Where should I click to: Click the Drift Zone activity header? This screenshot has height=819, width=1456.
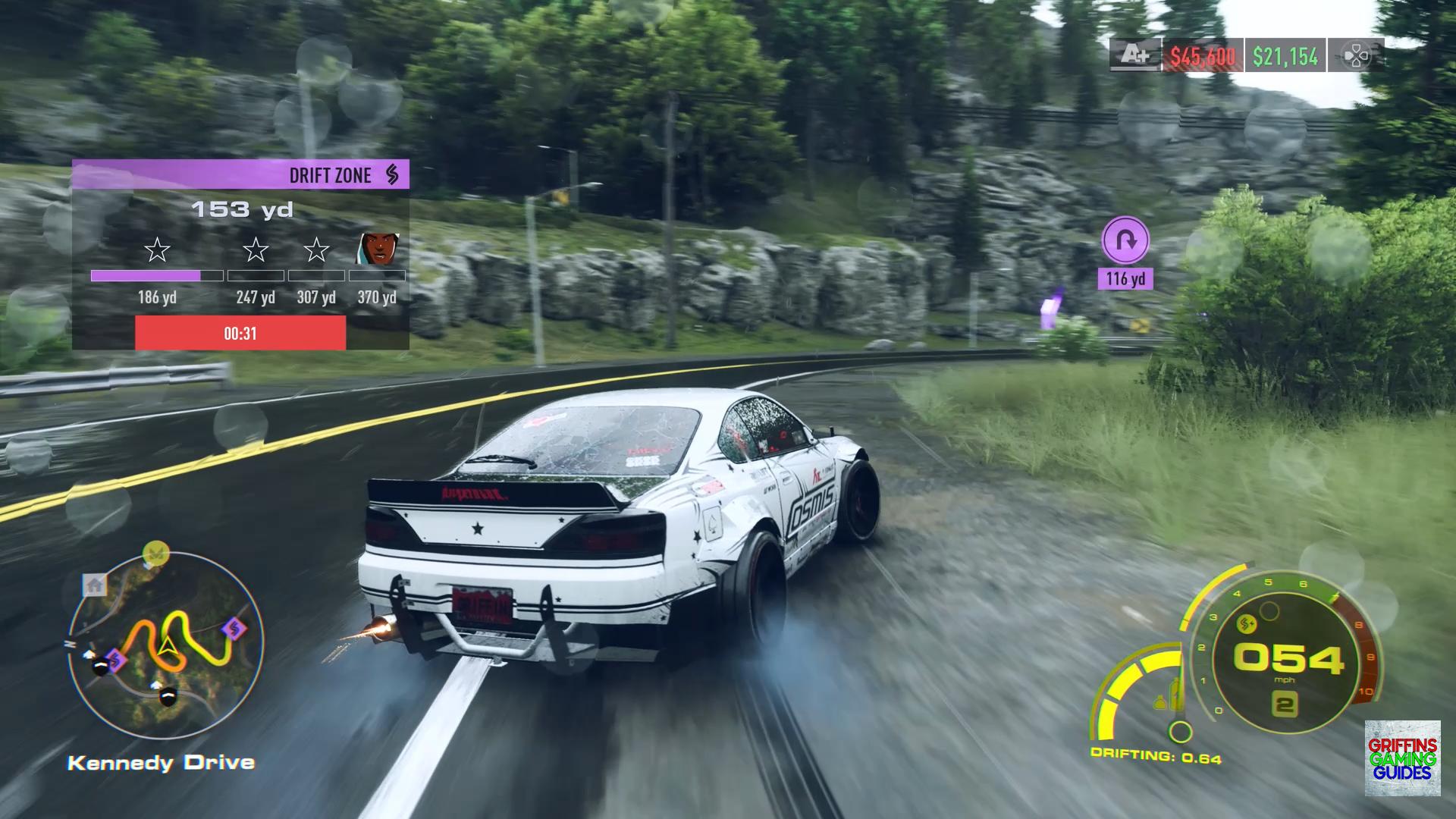[x=240, y=174]
